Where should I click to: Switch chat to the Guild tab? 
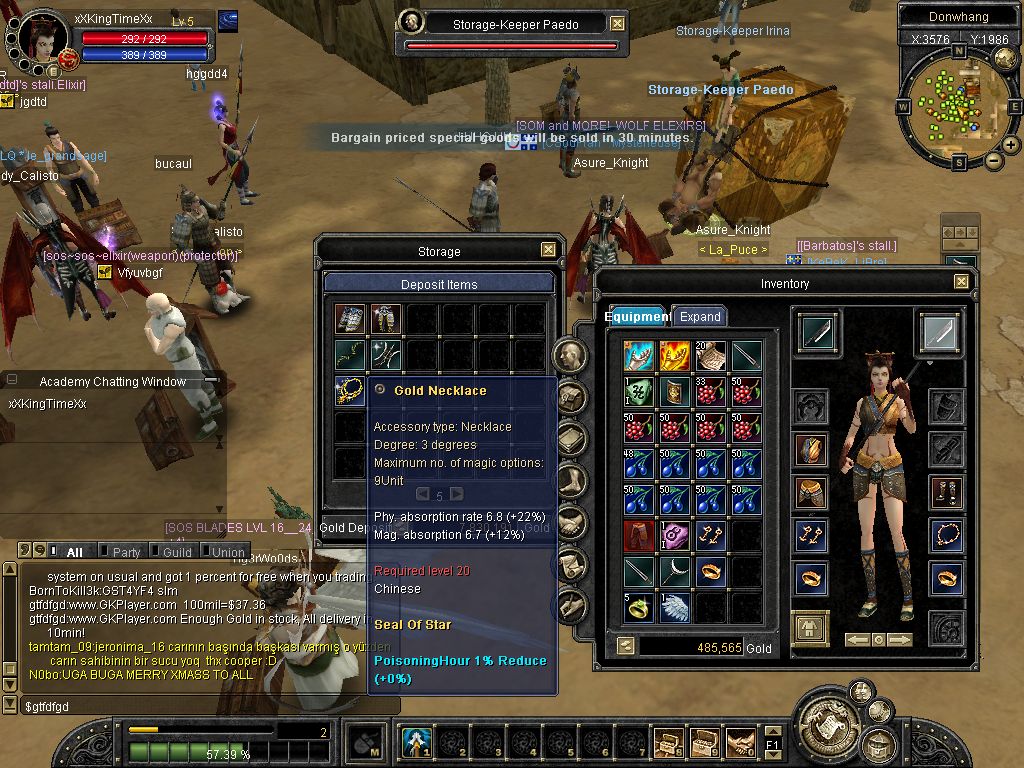(177, 552)
